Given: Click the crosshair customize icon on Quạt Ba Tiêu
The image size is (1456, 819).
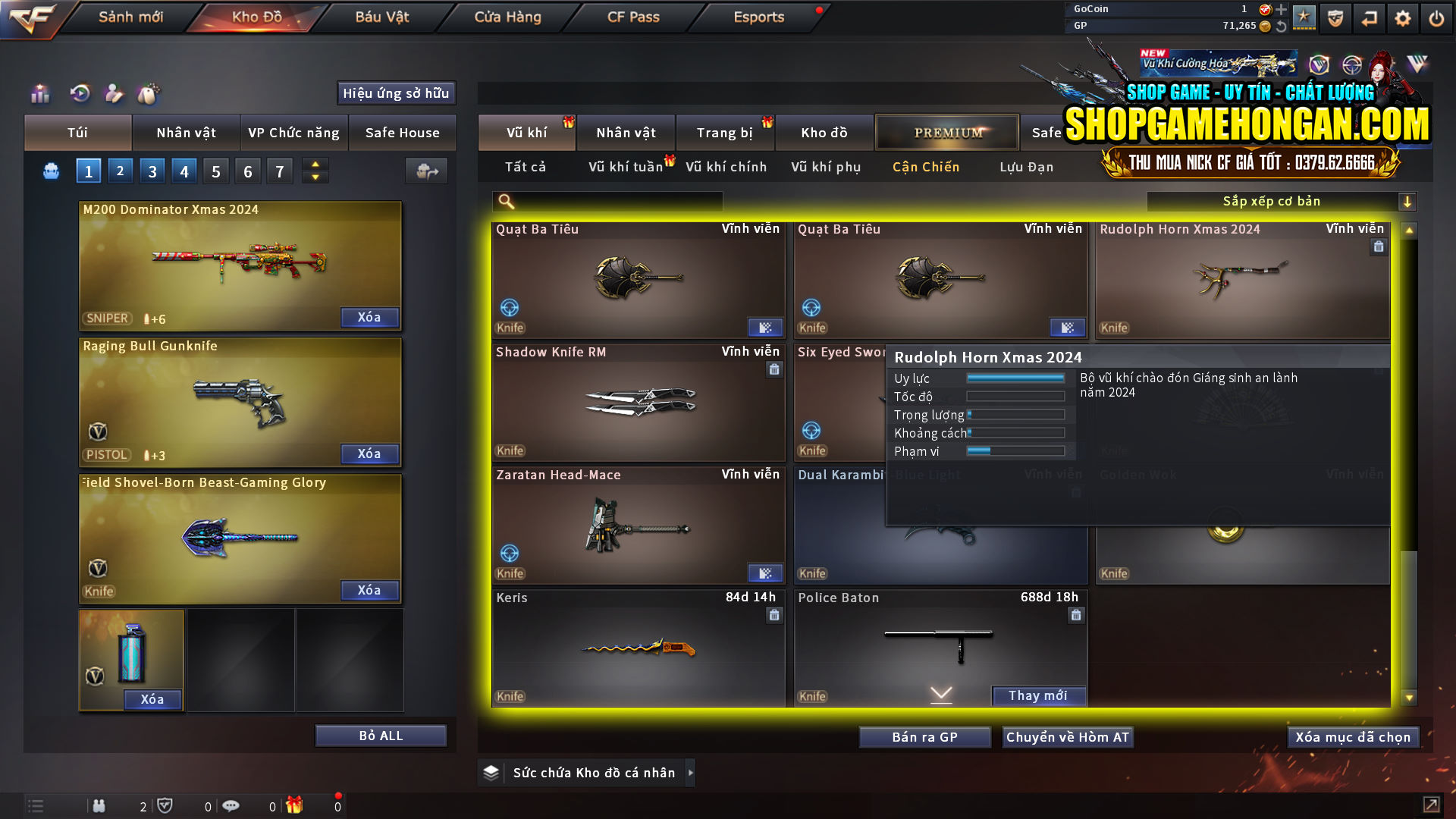Looking at the screenshot, I should 508,308.
